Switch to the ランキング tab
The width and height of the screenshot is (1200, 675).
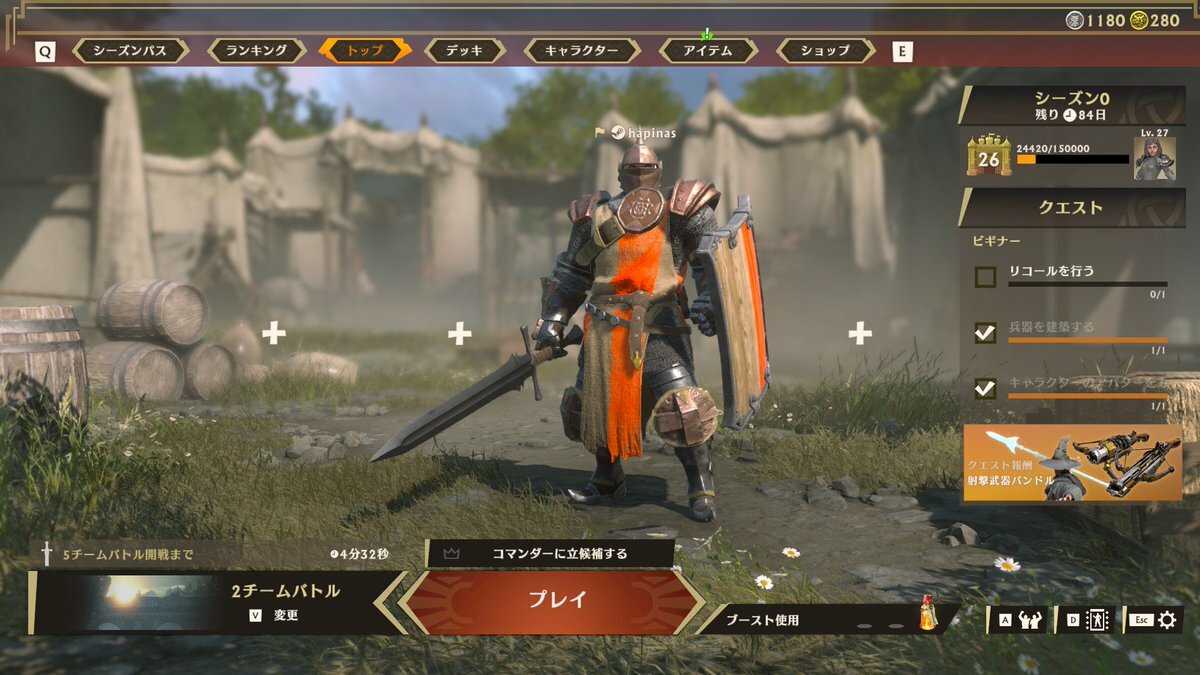256,50
